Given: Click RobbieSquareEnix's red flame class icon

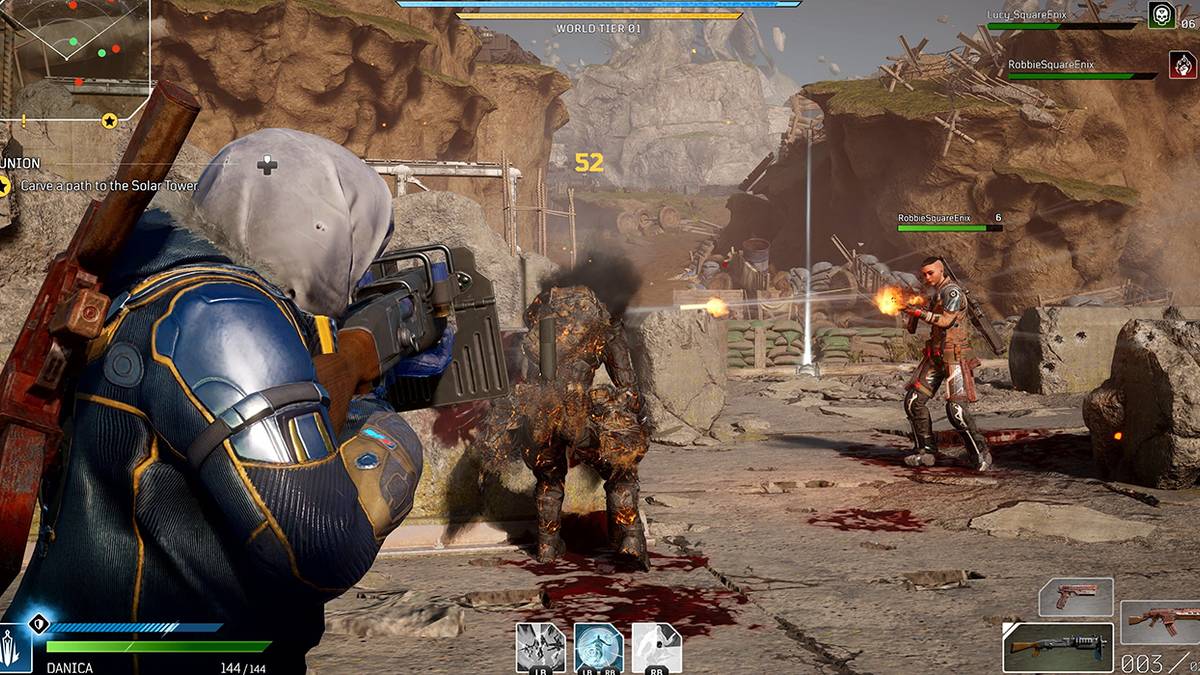Looking at the screenshot, I should 1183,65.
